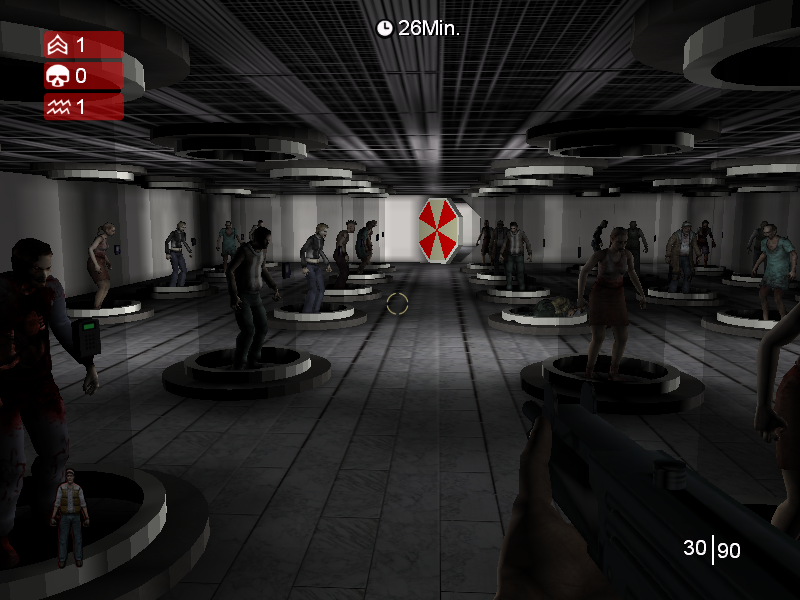Screen dimensions: 800x600
Task: Select the rank chevron badge
Action: [56, 45]
